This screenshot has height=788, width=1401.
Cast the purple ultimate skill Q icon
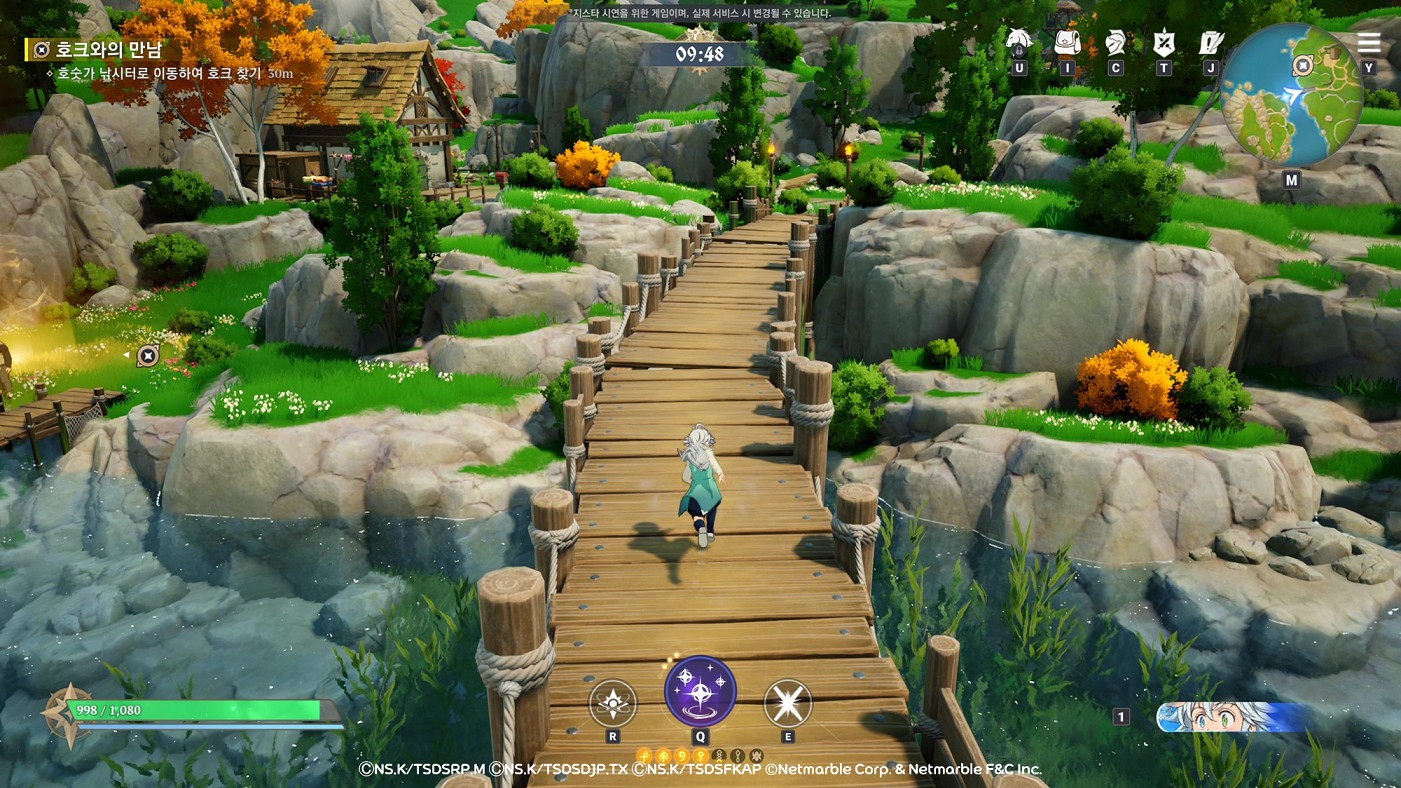[701, 690]
